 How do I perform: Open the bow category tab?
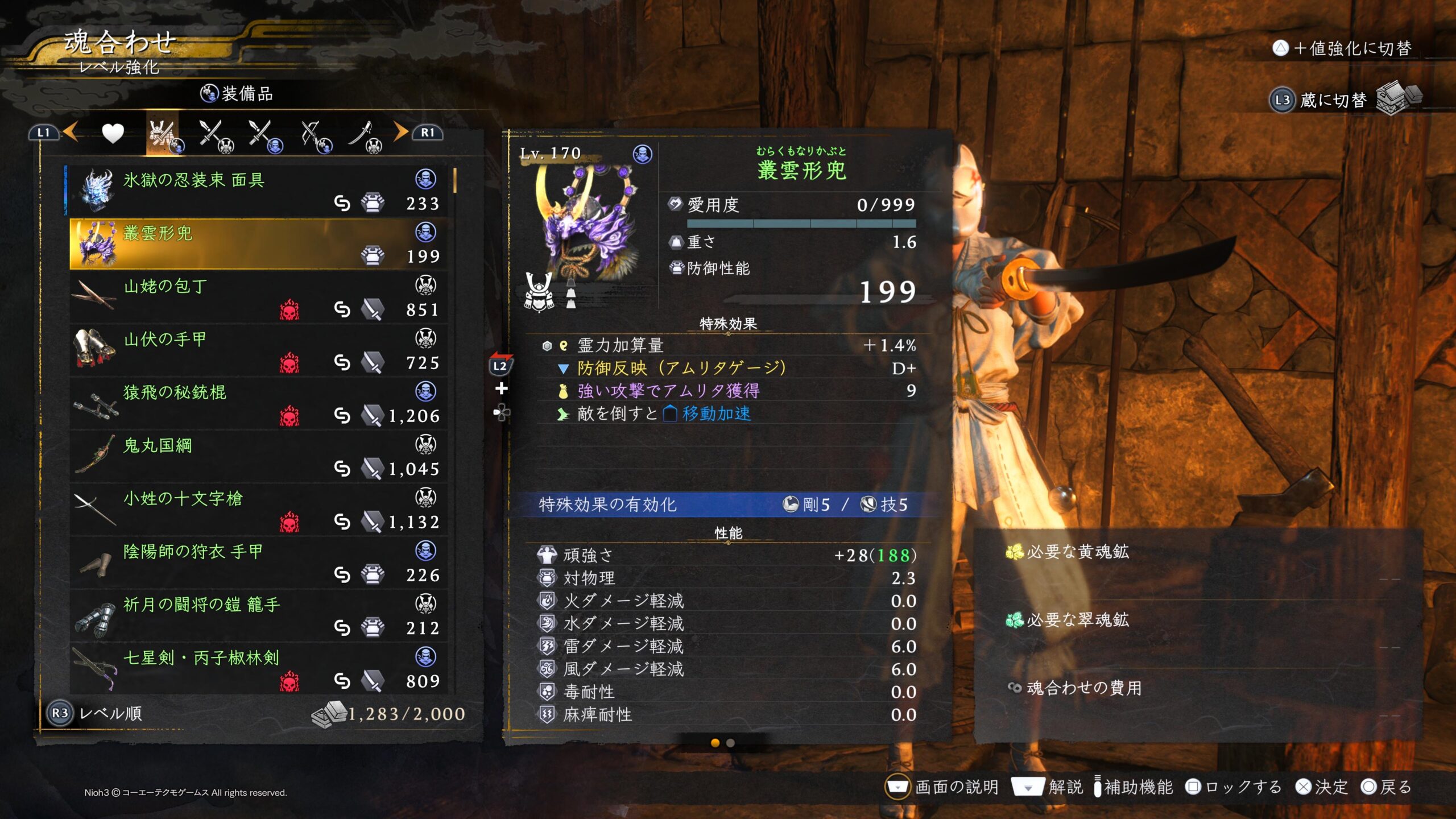[x=314, y=136]
